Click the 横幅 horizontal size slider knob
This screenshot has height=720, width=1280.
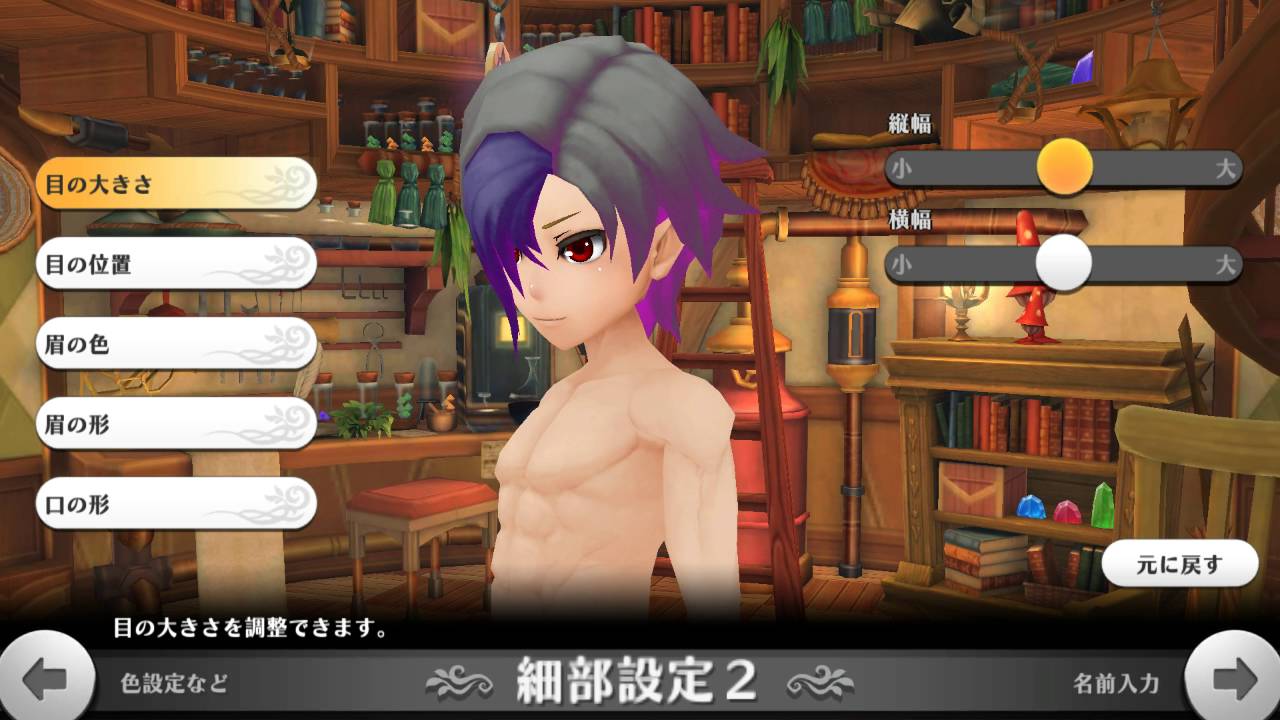click(x=1063, y=263)
